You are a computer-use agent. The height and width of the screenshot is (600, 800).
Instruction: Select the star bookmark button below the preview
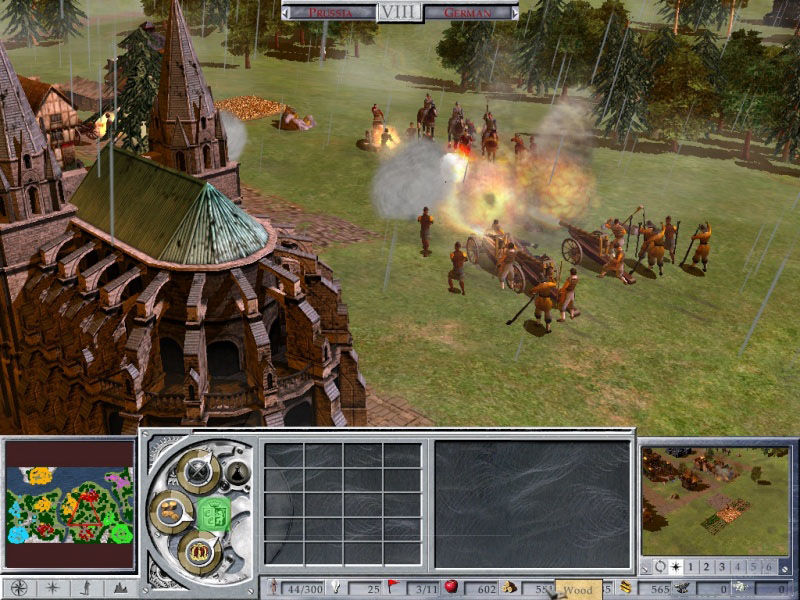pos(675,567)
